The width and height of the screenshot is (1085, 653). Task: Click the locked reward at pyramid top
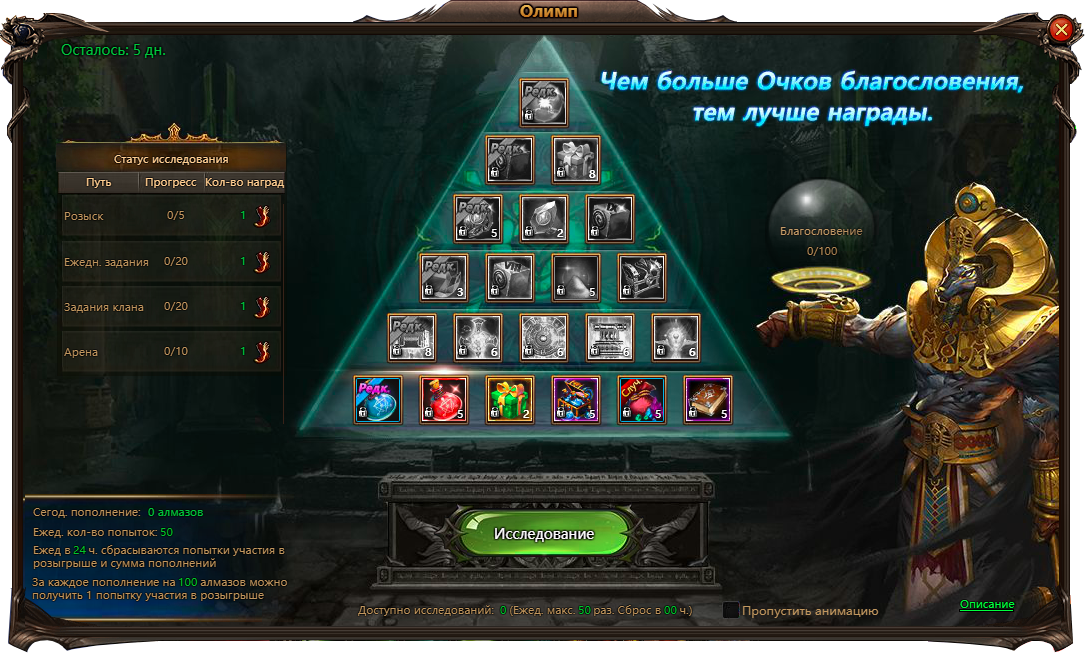point(543,103)
